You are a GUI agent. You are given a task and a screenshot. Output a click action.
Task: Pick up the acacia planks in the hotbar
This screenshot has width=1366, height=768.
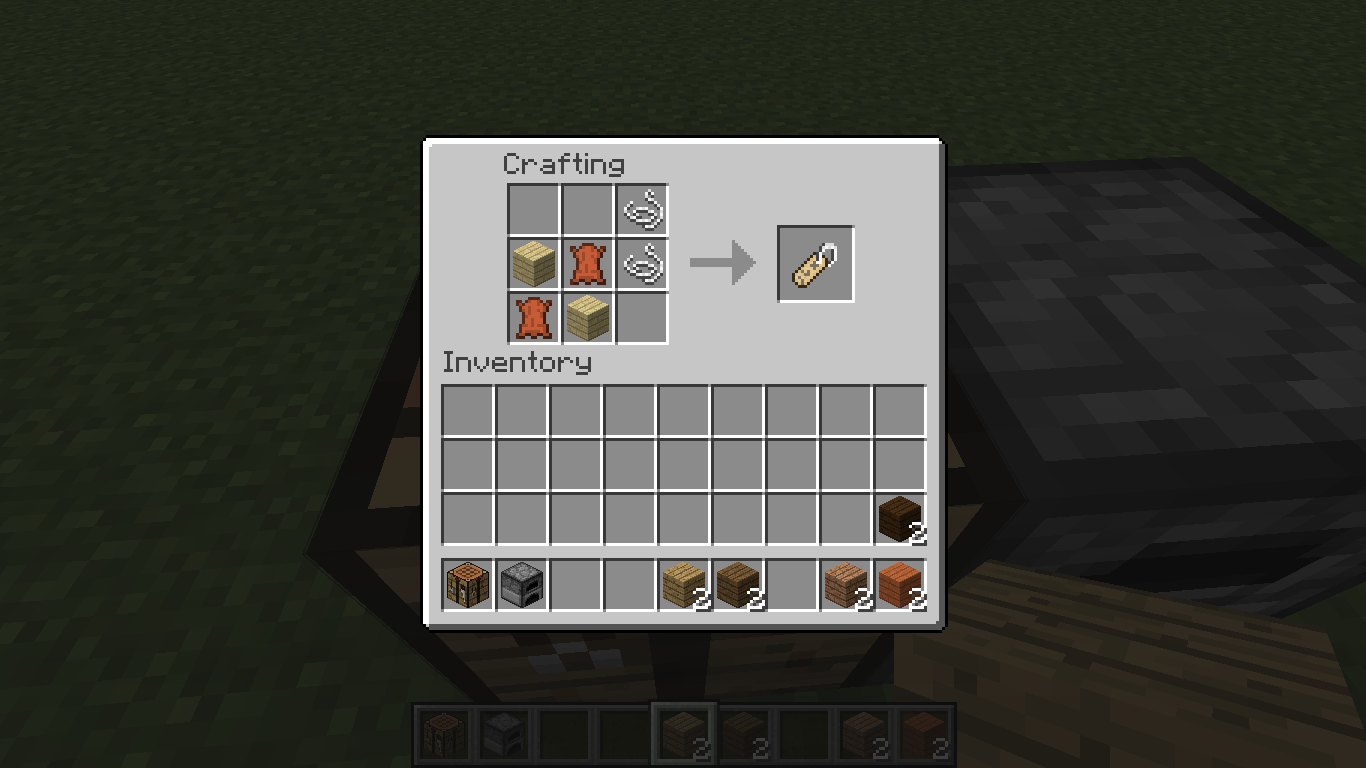(898, 585)
